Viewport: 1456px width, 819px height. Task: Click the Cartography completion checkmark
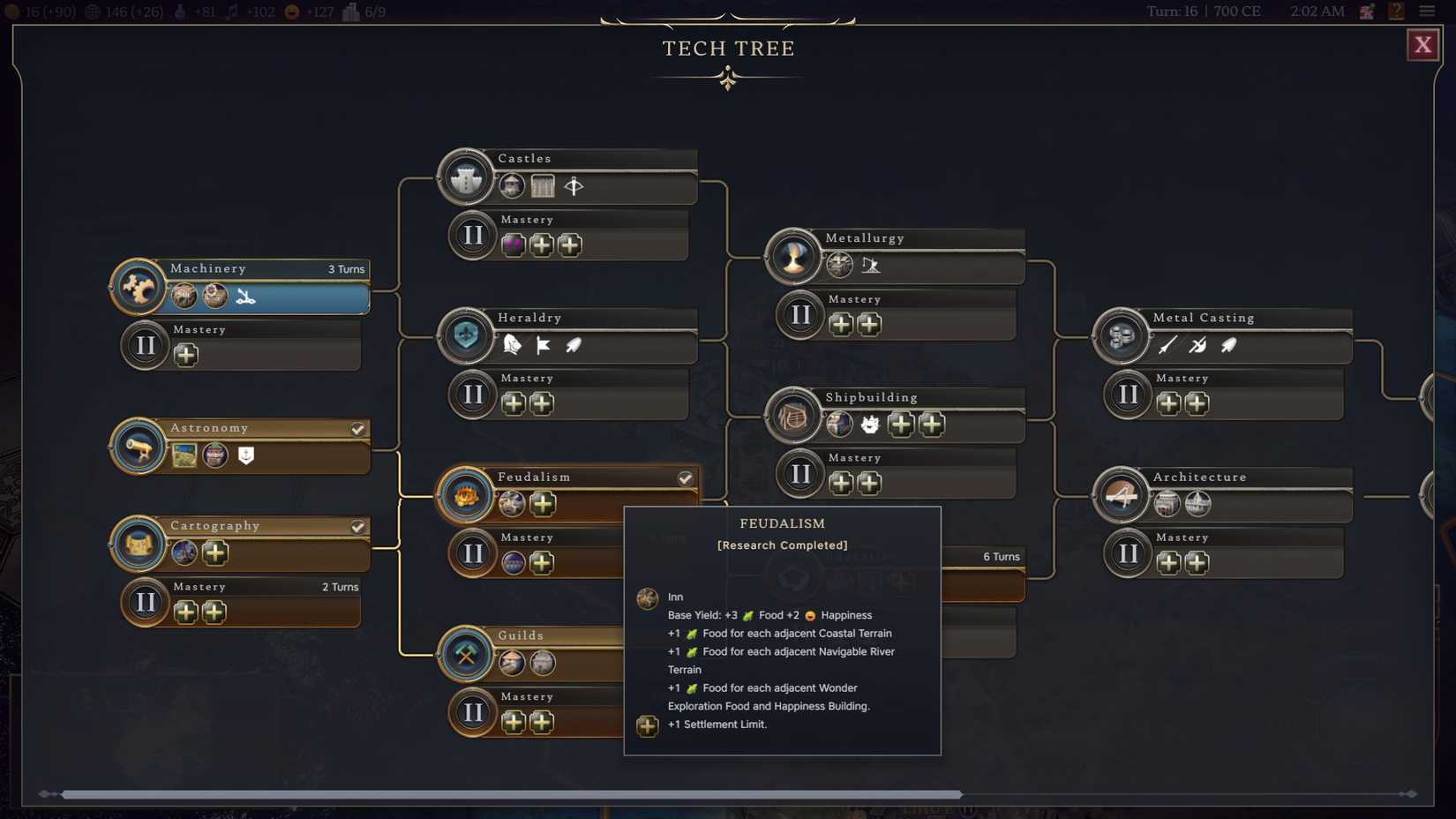coord(357,526)
